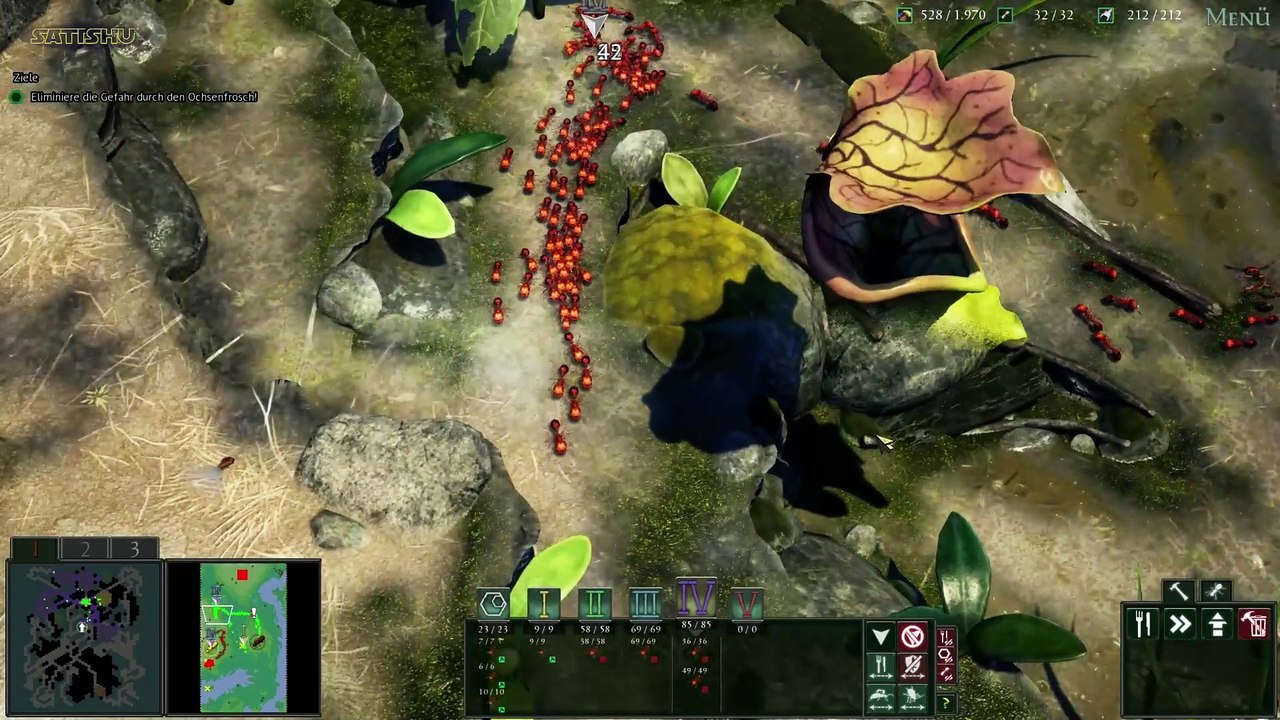Open the Menü in the top corner
Image resolution: width=1280 pixels, height=720 pixels.
(x=1237, y=17)
